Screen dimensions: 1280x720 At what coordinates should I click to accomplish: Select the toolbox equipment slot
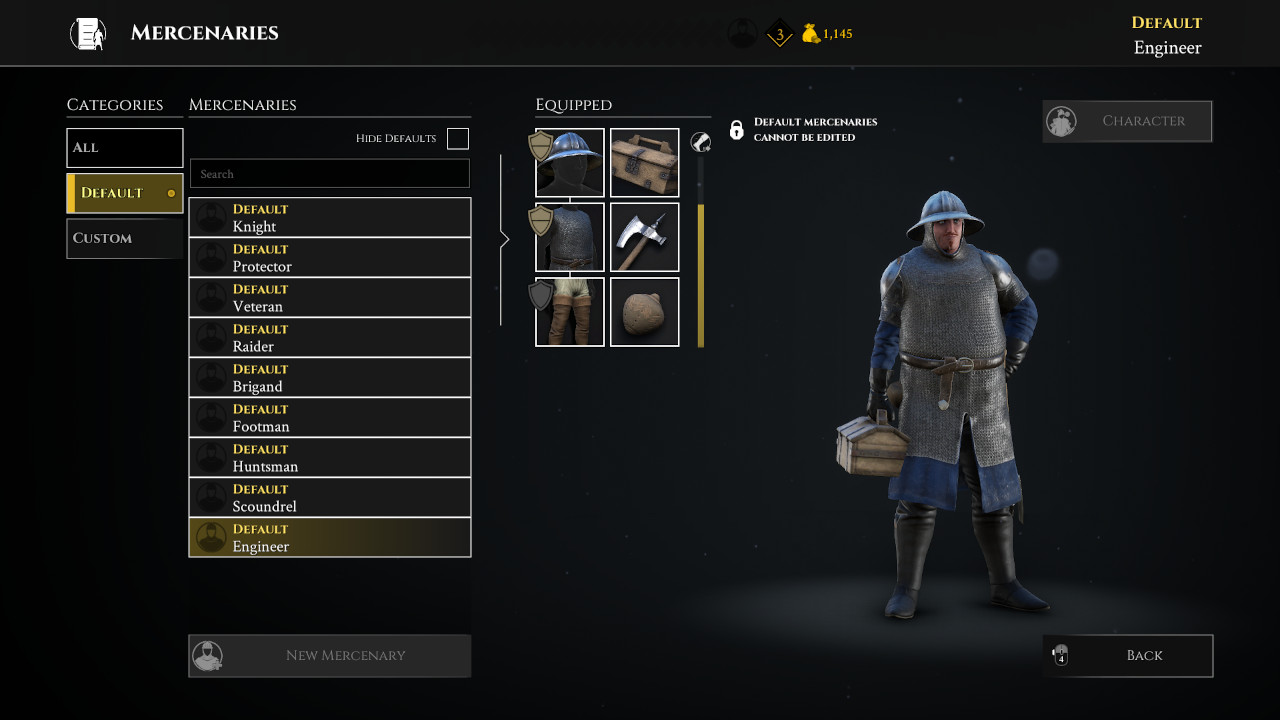pos(645,163)
